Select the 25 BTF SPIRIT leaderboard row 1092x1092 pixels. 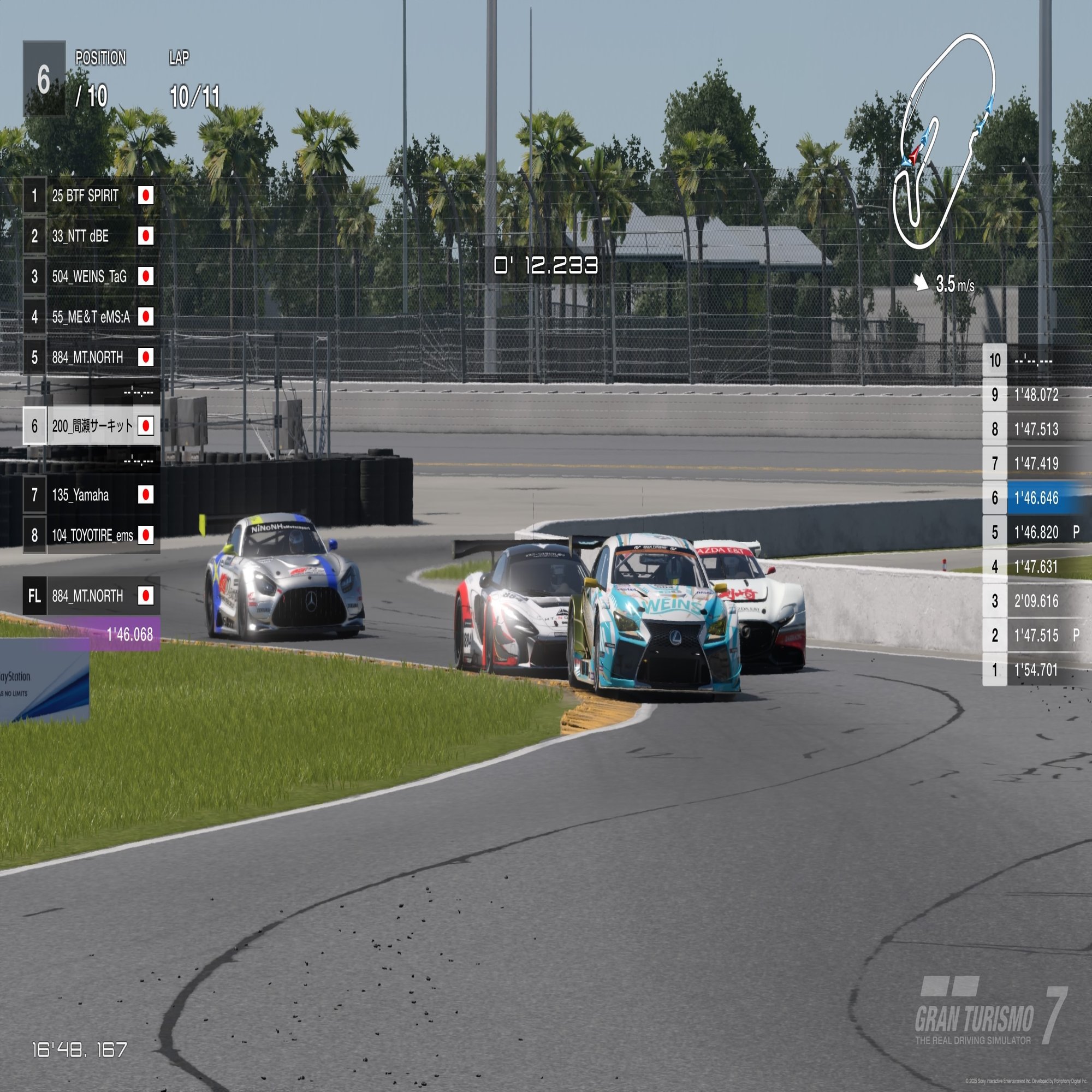(x=91, y=195)
